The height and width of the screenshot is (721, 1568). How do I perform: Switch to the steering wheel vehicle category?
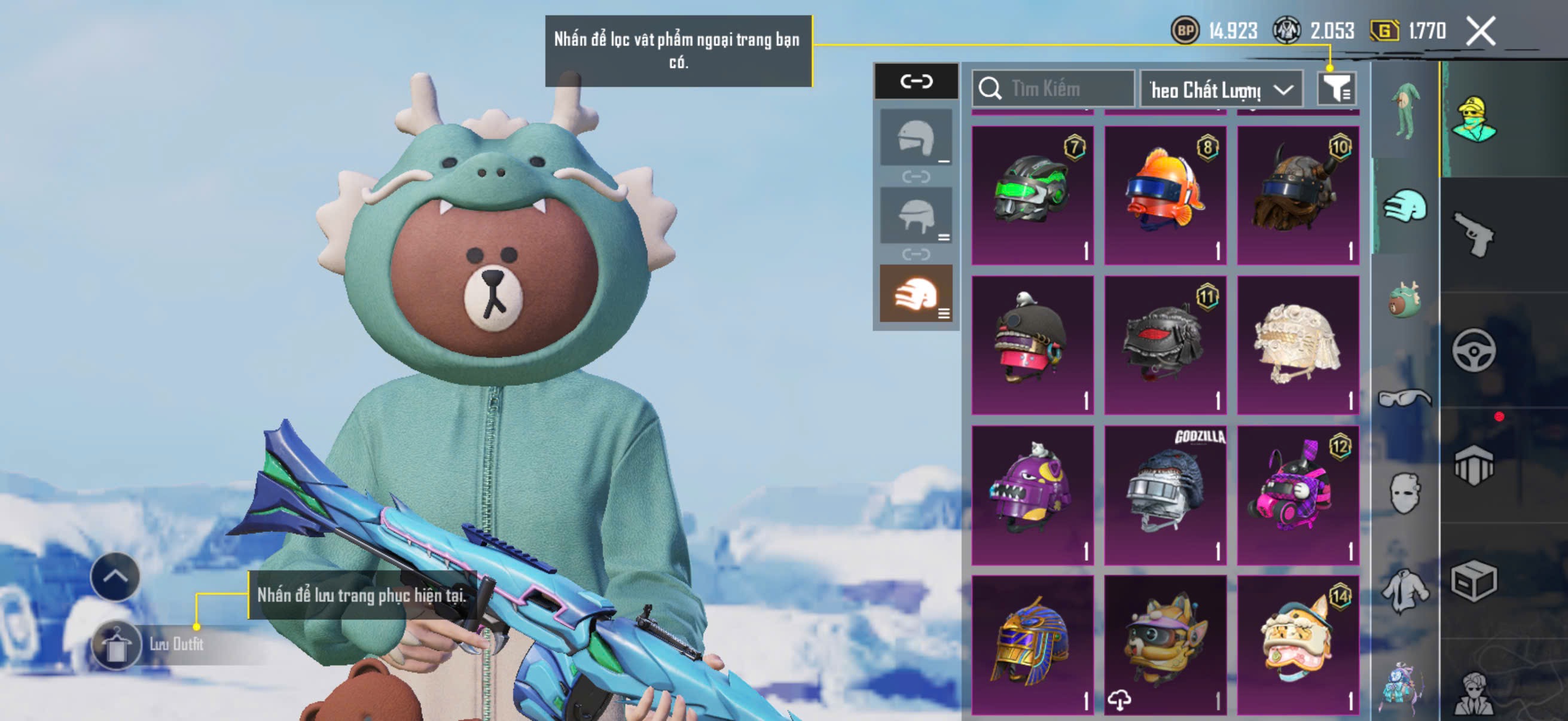click(x=1473, y=350)
